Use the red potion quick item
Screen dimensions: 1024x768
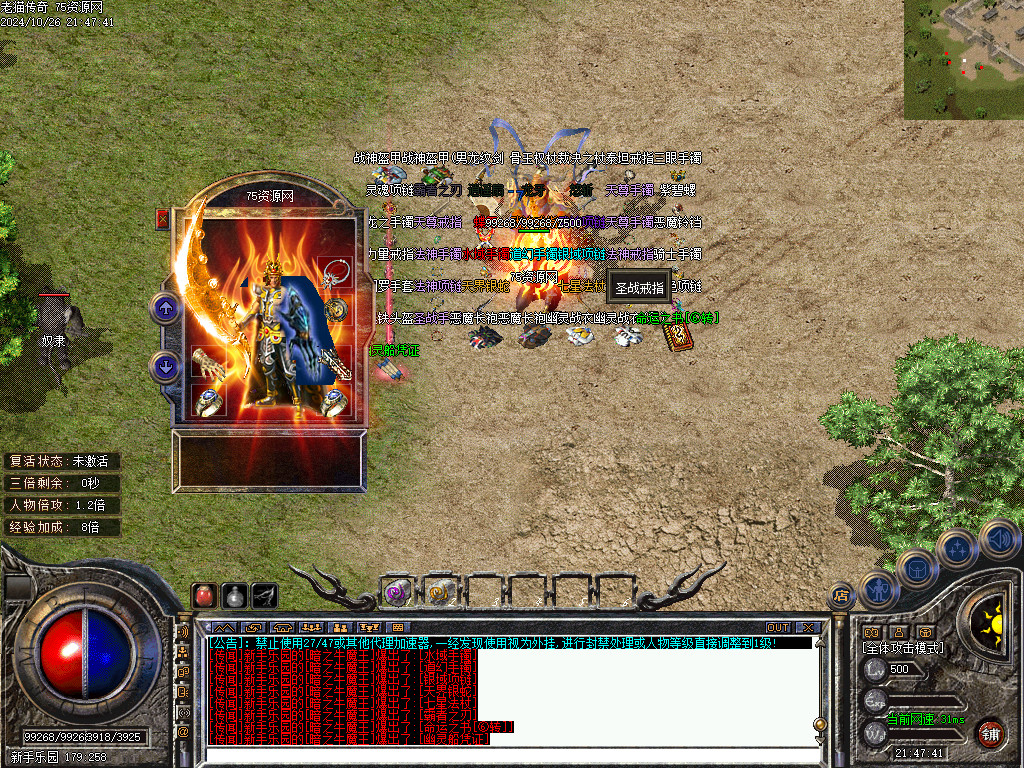(204, 595)
